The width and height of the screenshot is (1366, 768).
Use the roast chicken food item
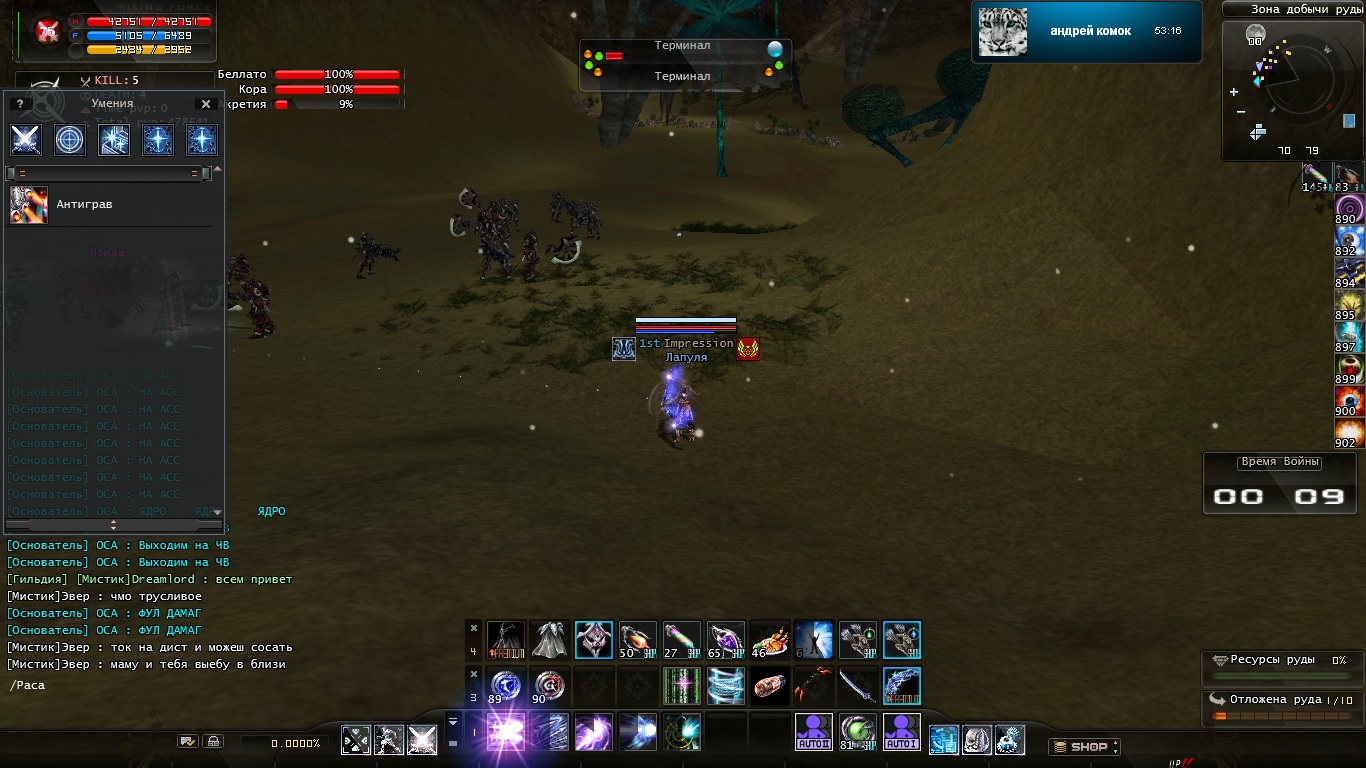tap(769, 640)
